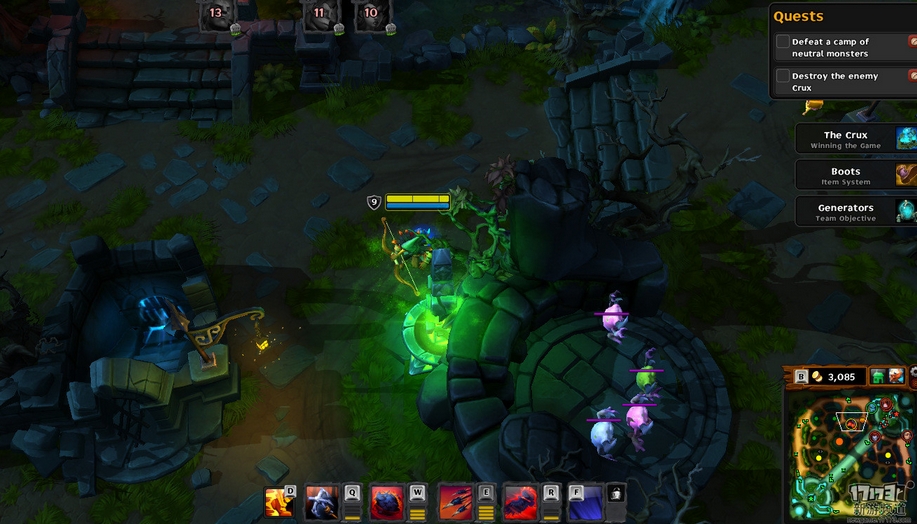The image size is (917, 524).
Task: Open the shop via the green house icon
Action: (877, 376)
